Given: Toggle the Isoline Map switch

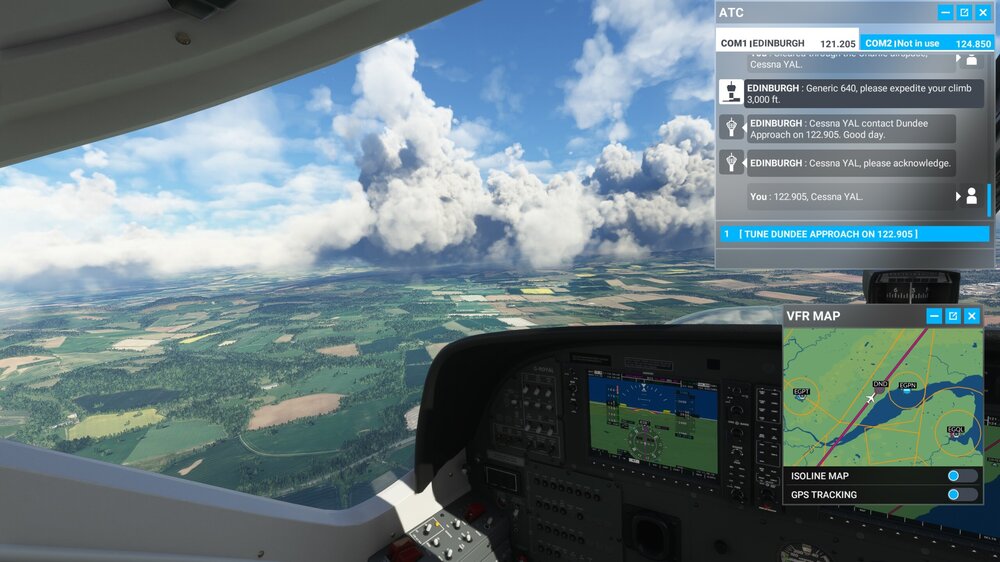Looking at the screenshot, I should 961,476.
